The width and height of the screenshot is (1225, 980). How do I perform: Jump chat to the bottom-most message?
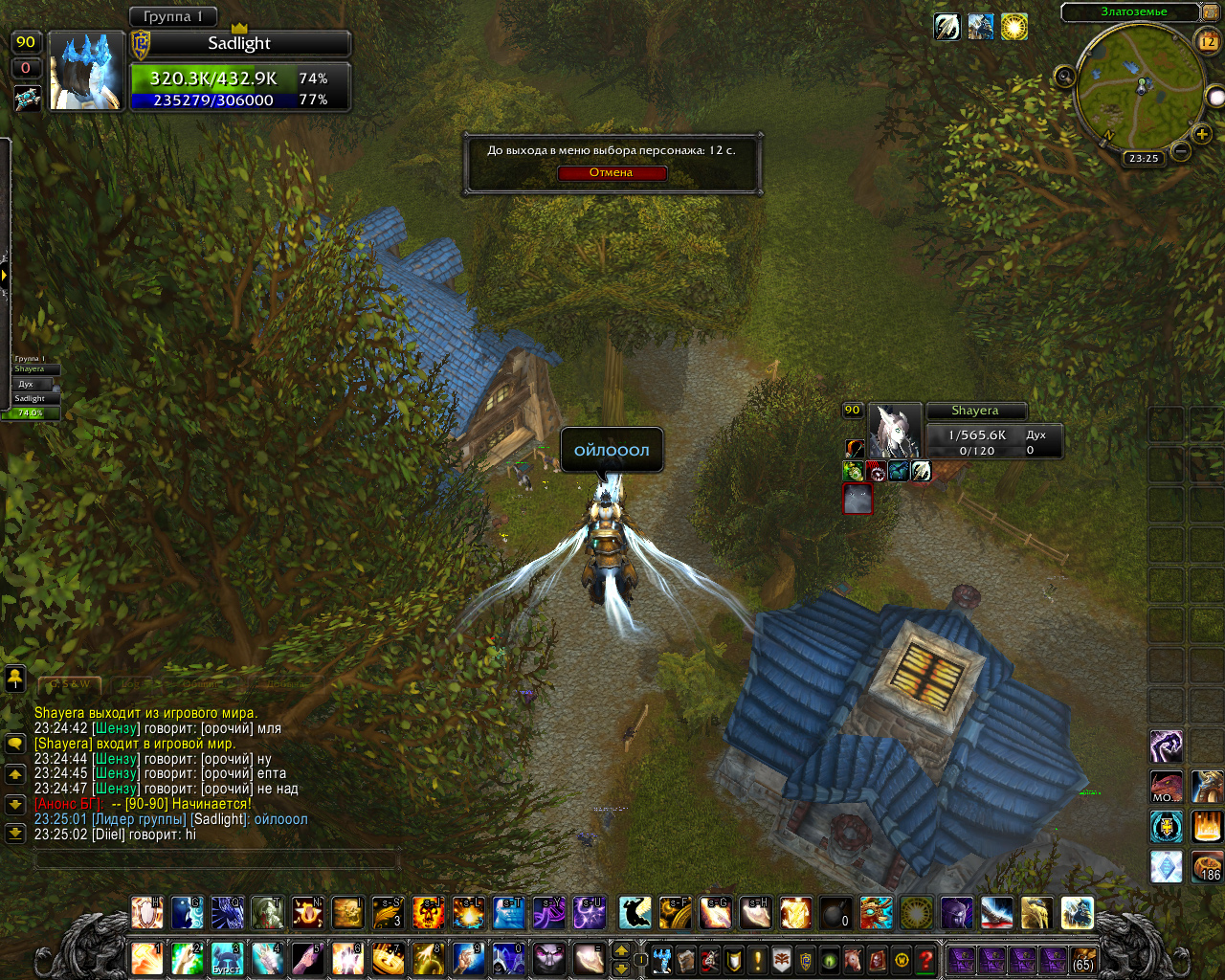pos(15,834)
